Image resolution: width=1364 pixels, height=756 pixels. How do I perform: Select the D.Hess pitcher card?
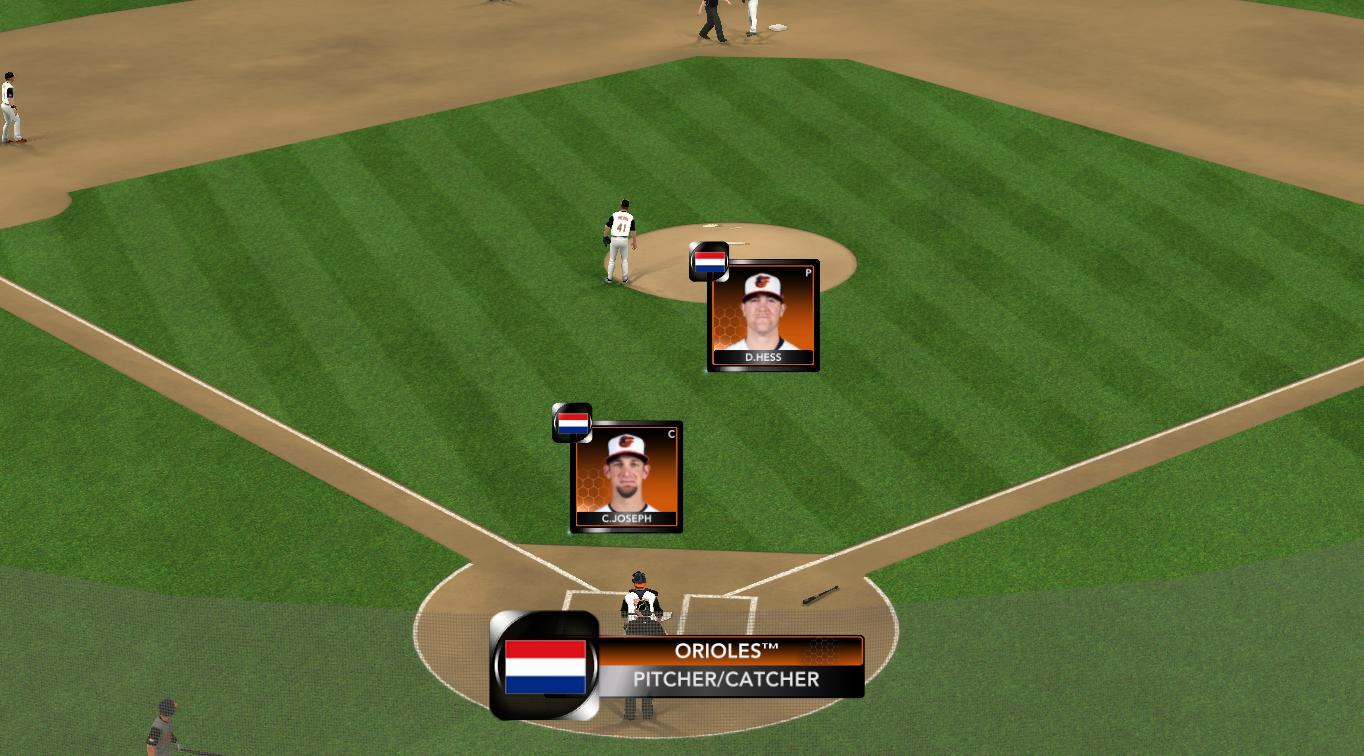click(763, 315)
